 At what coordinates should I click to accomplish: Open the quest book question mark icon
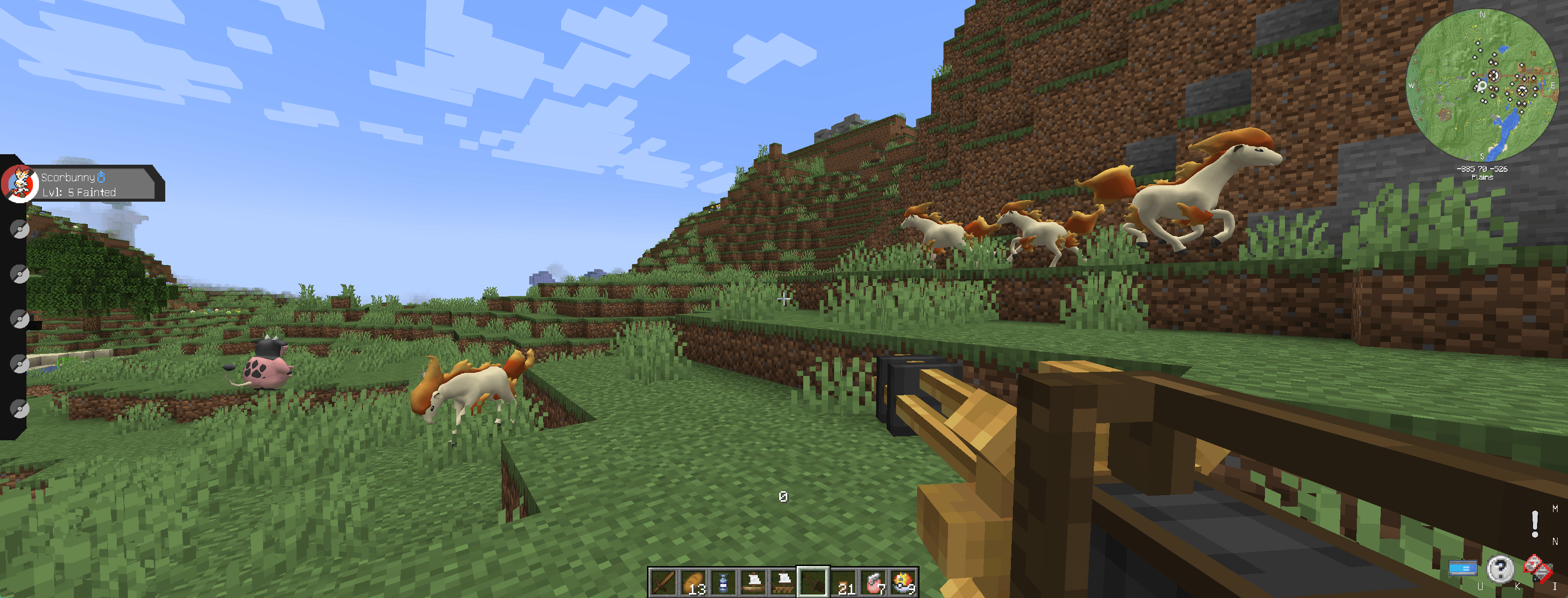[x=1501, y=570]
